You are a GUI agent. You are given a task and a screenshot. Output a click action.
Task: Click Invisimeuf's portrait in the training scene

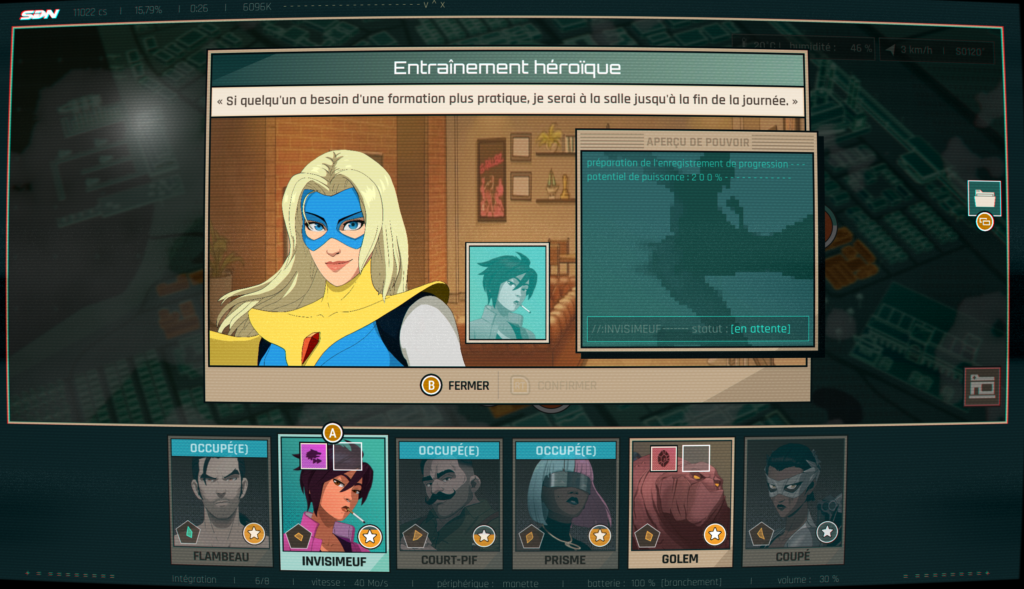pos(507,292)
